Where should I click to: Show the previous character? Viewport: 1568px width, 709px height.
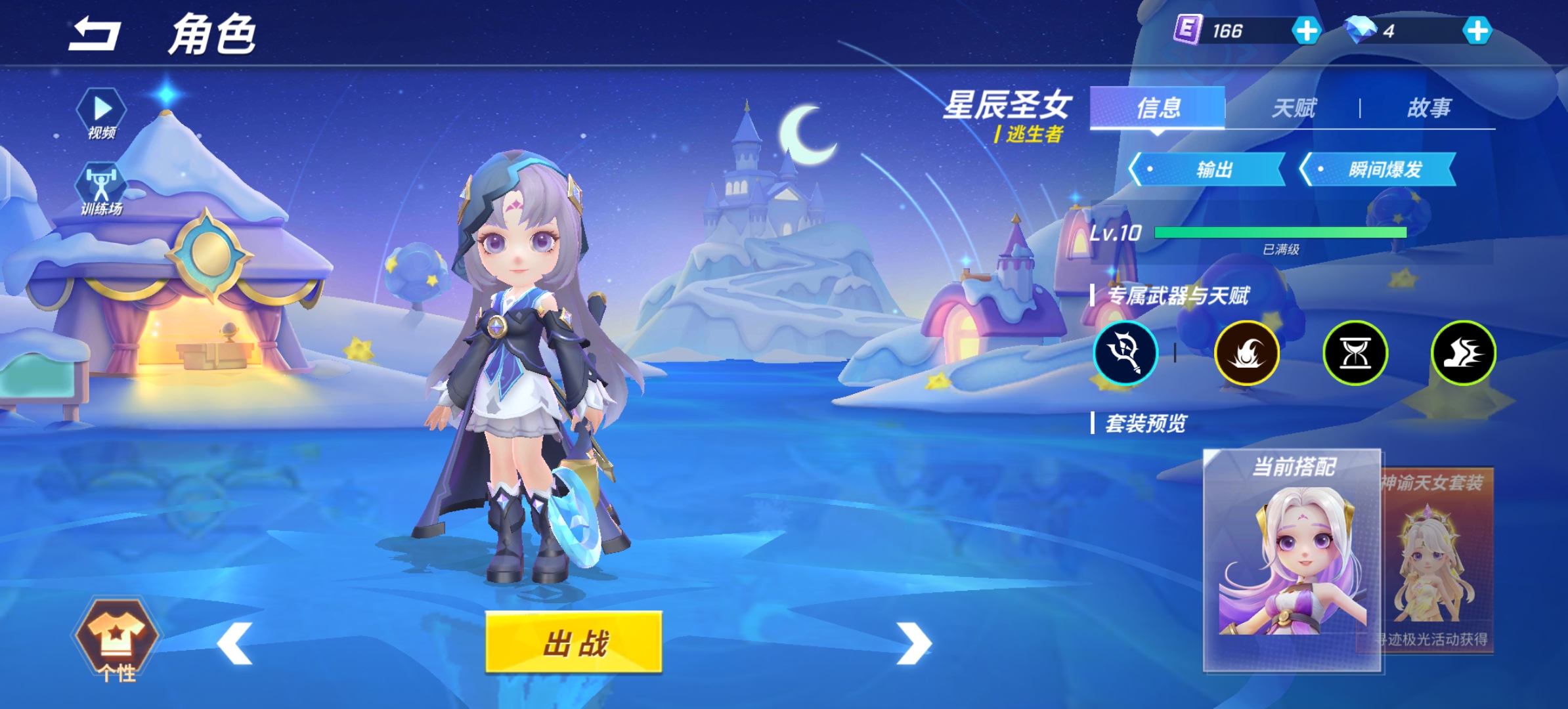(235, 643)
